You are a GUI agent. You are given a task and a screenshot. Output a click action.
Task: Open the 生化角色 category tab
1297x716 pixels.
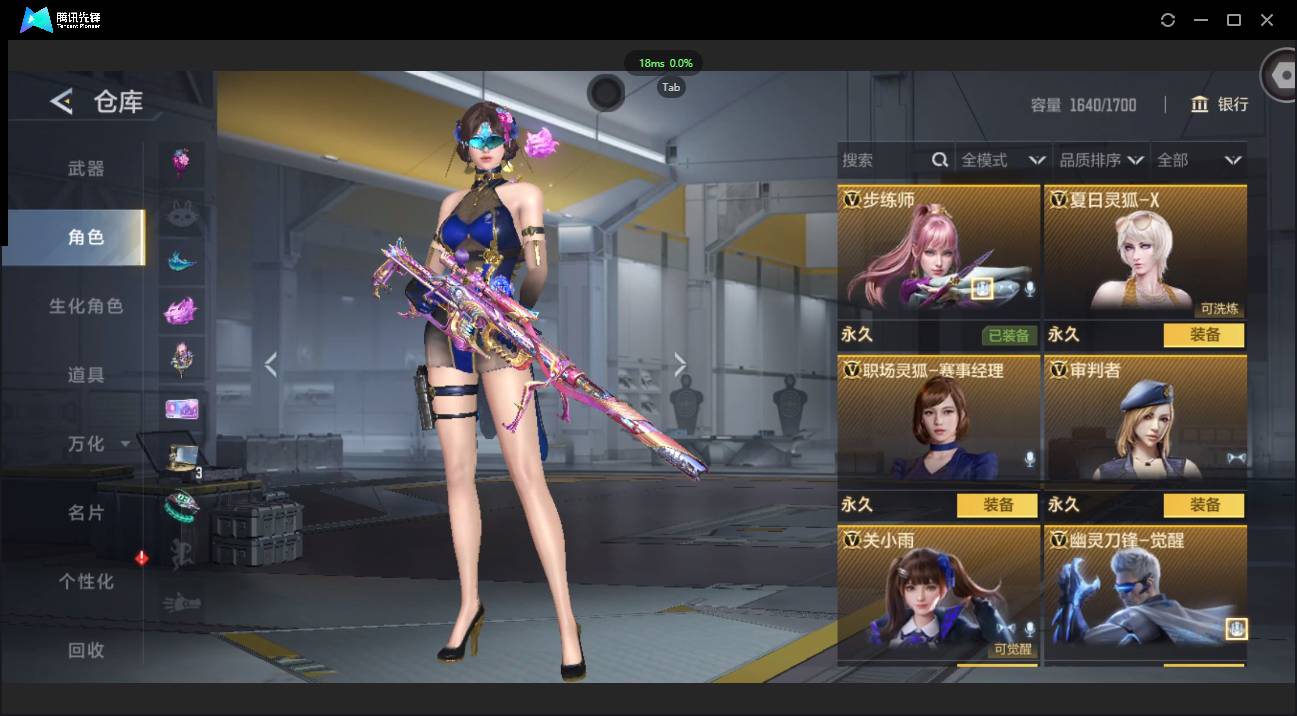pos(86,306)
